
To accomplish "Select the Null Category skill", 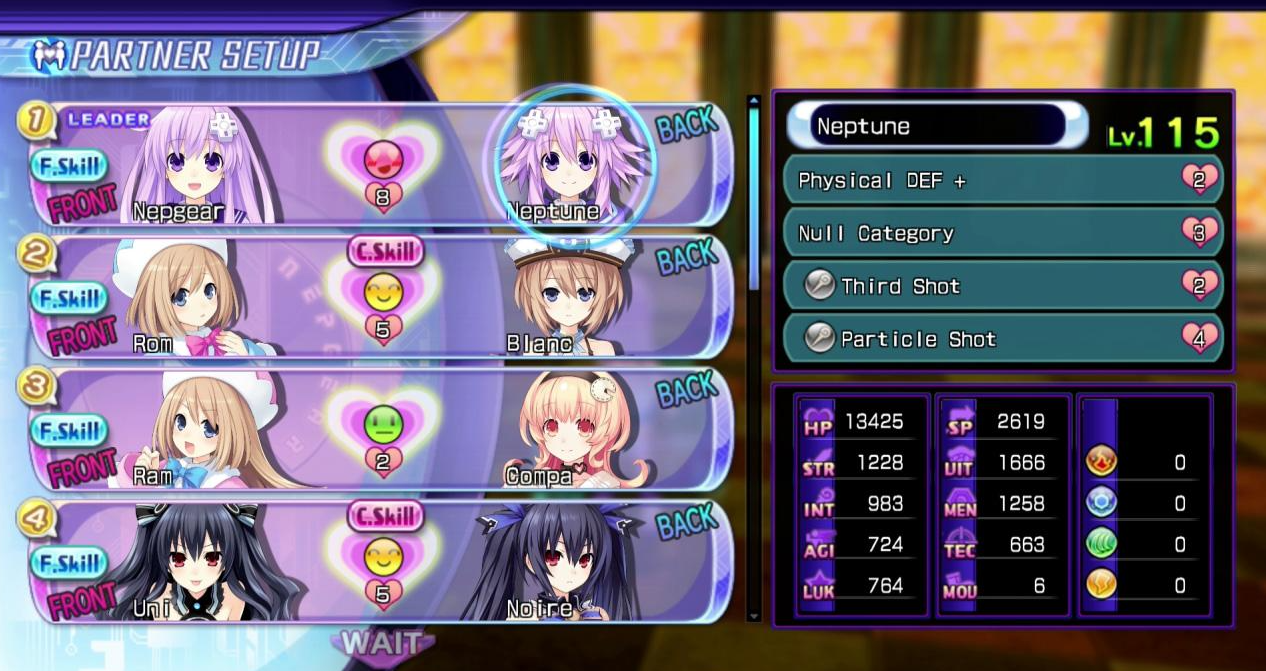I will [1002, 233].
